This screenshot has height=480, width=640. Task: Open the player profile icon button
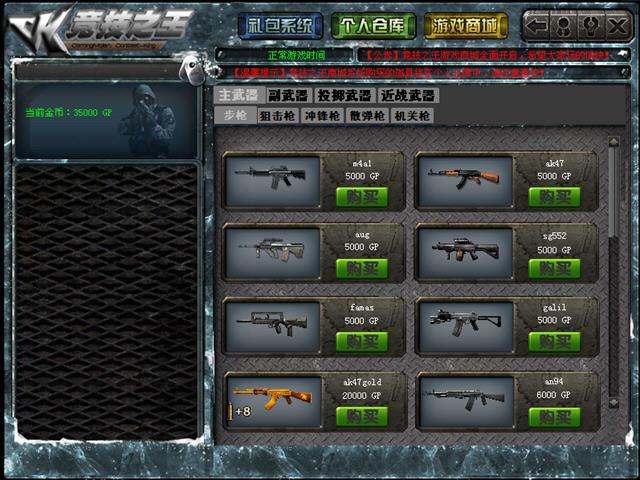tap(563, 25)
